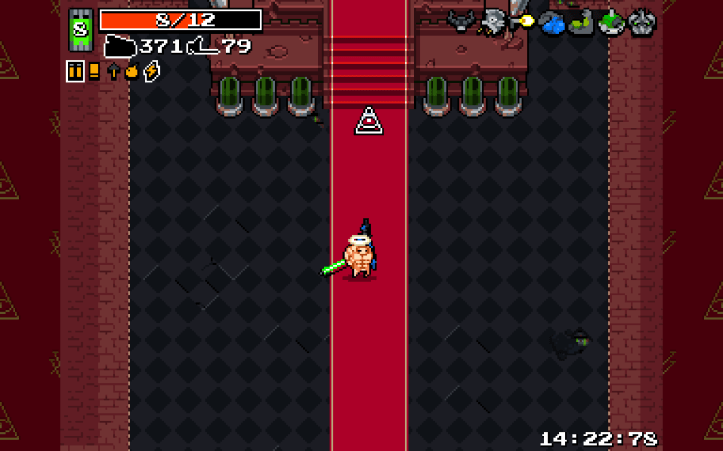723x451 pixels.
Task: Click the yellow shell ammo type icon
Action: 94,71
